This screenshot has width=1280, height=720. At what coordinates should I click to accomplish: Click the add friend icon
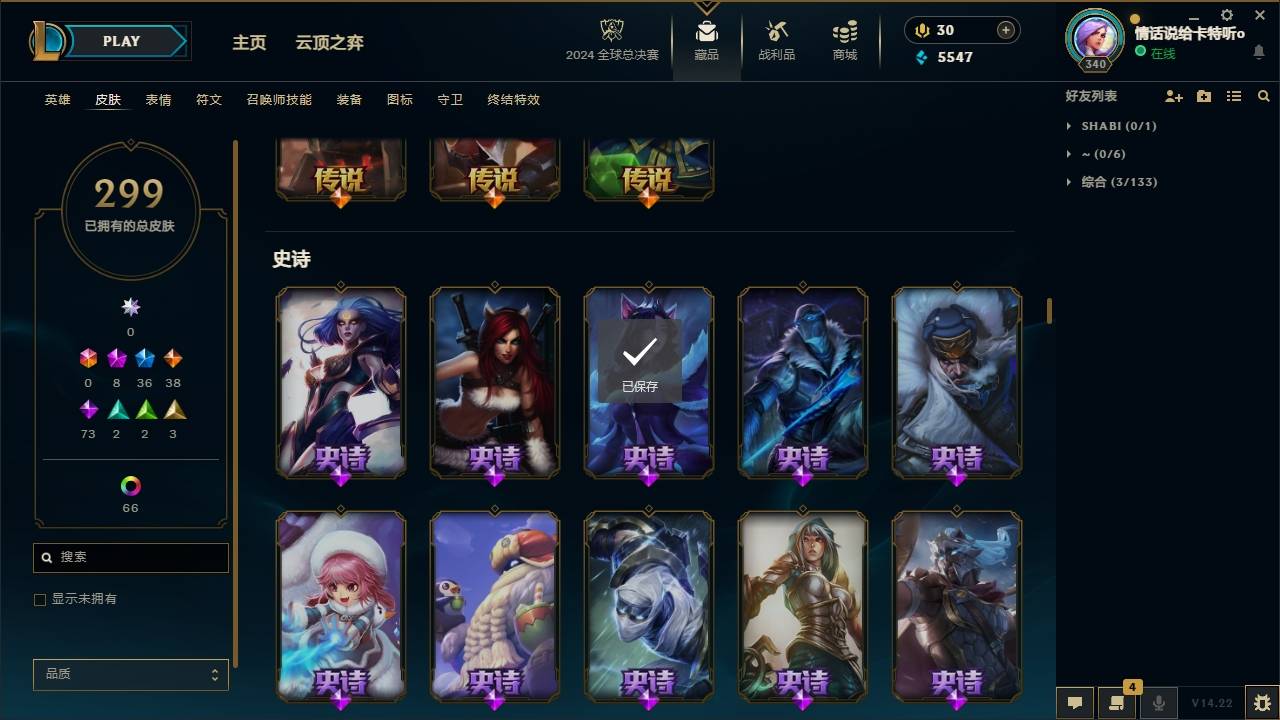[1174, 95]
